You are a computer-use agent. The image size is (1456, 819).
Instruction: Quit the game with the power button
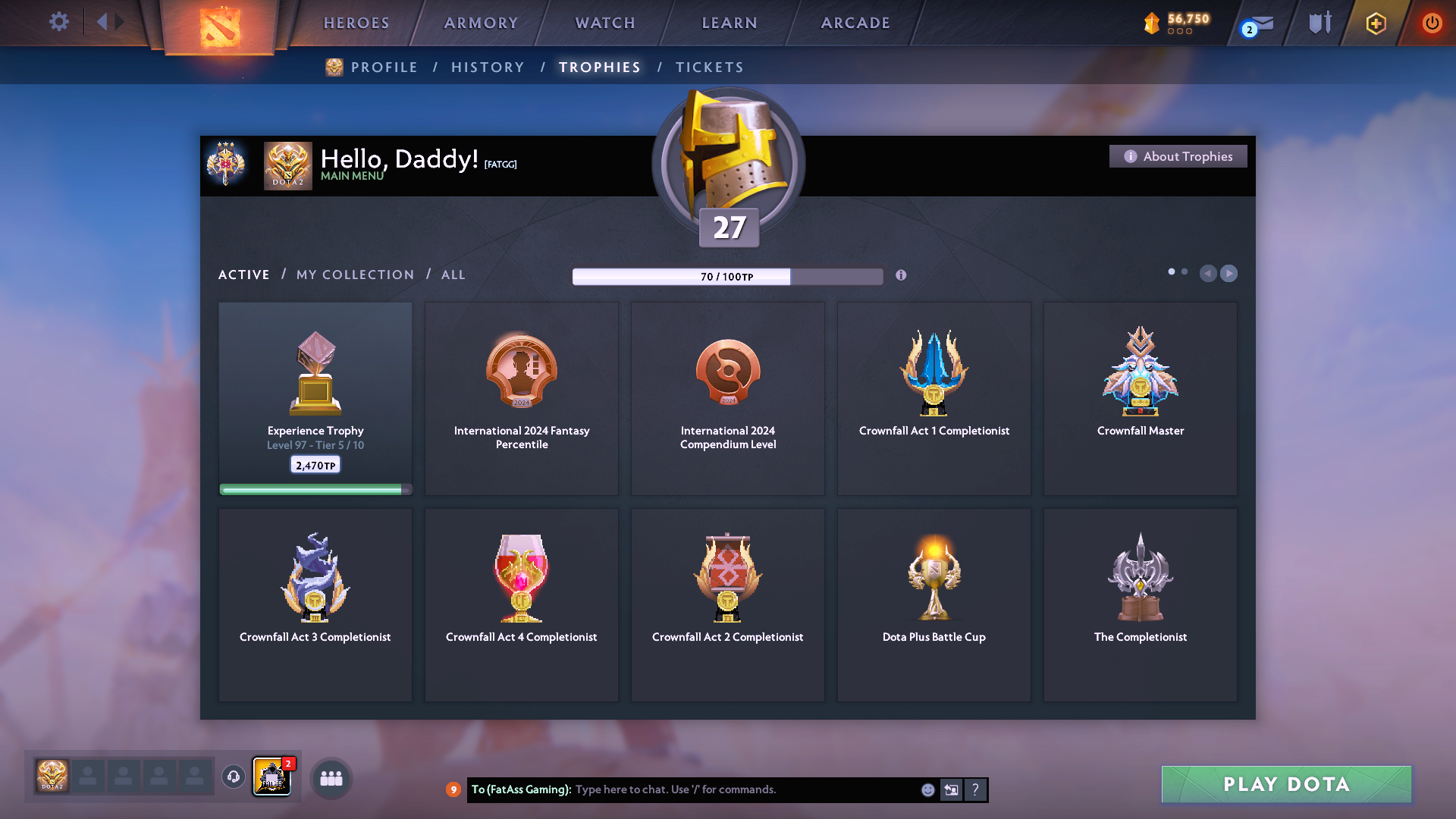click(x=1432, y=23)
